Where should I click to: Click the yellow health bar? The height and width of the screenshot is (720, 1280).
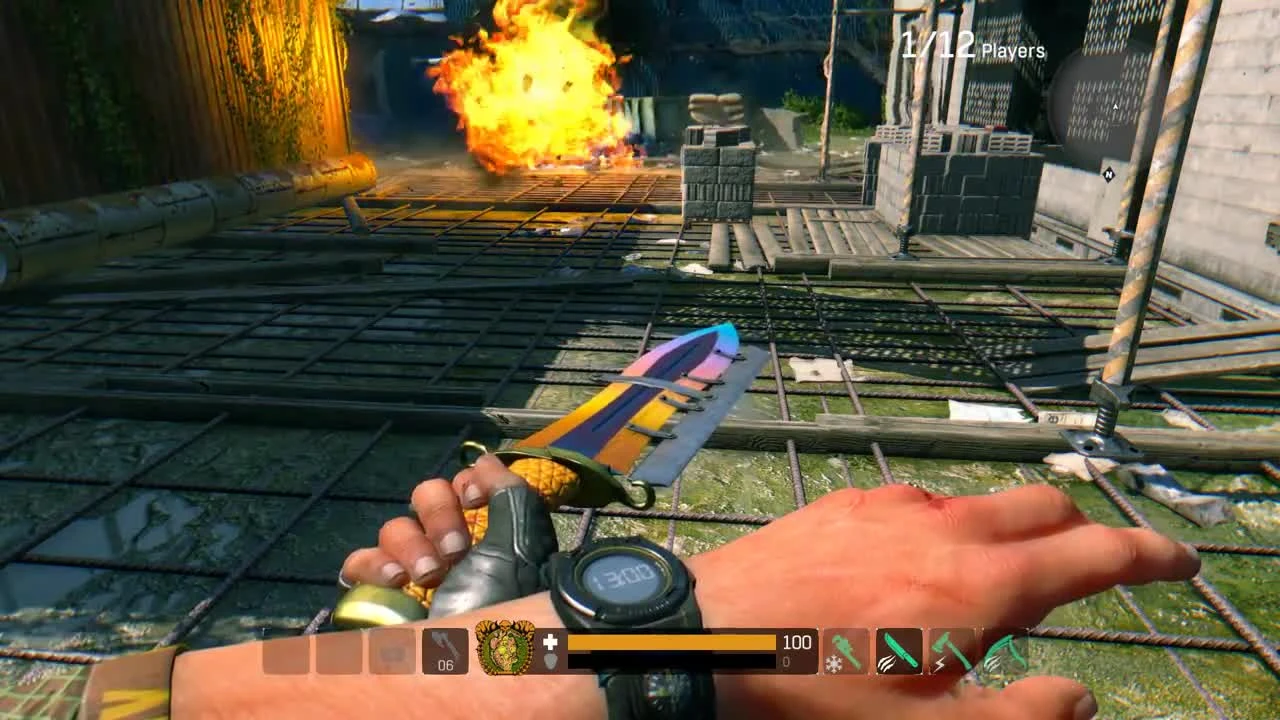[x=670, y=640]
